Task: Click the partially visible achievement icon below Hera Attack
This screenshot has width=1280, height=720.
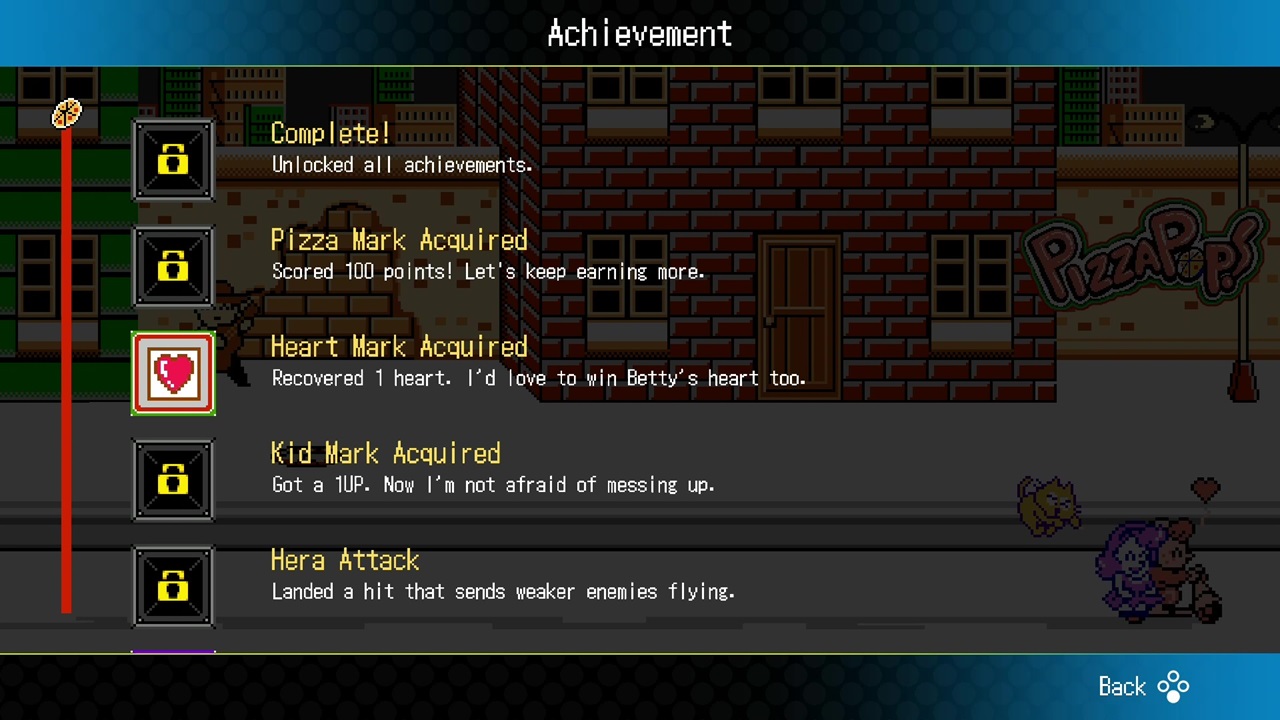Action: point(173,650)
